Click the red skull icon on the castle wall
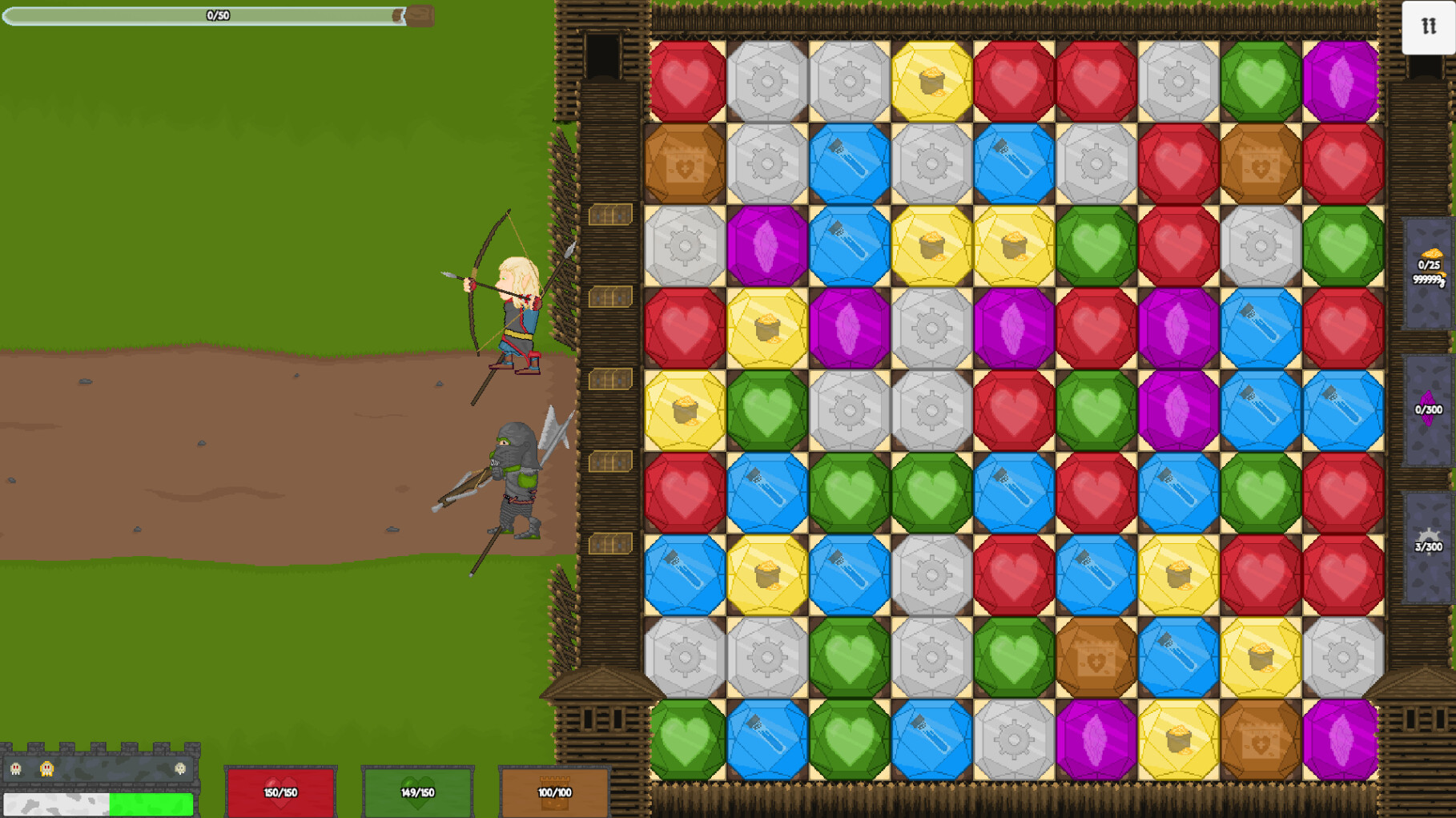 point(16,769)
